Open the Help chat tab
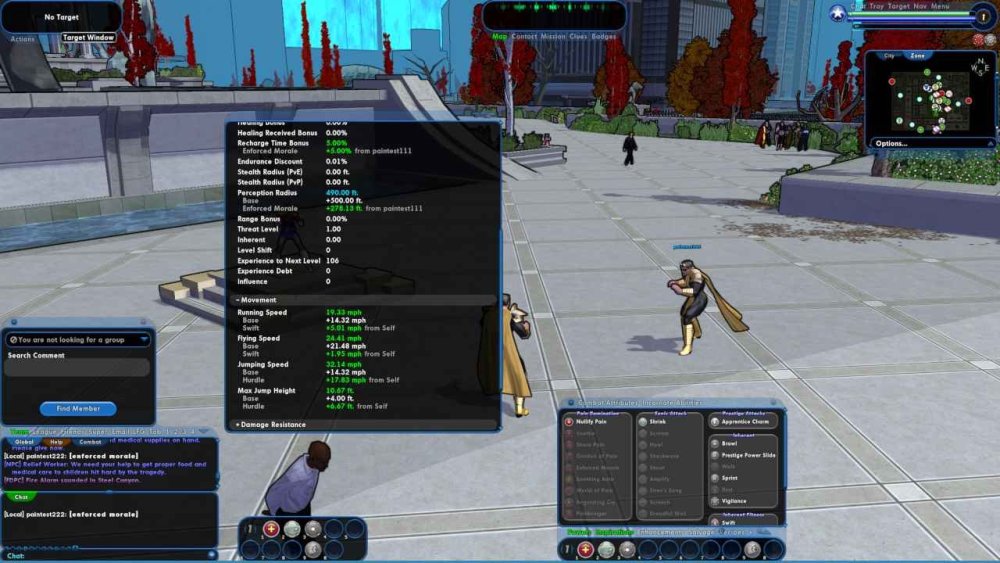 (57, 442)
